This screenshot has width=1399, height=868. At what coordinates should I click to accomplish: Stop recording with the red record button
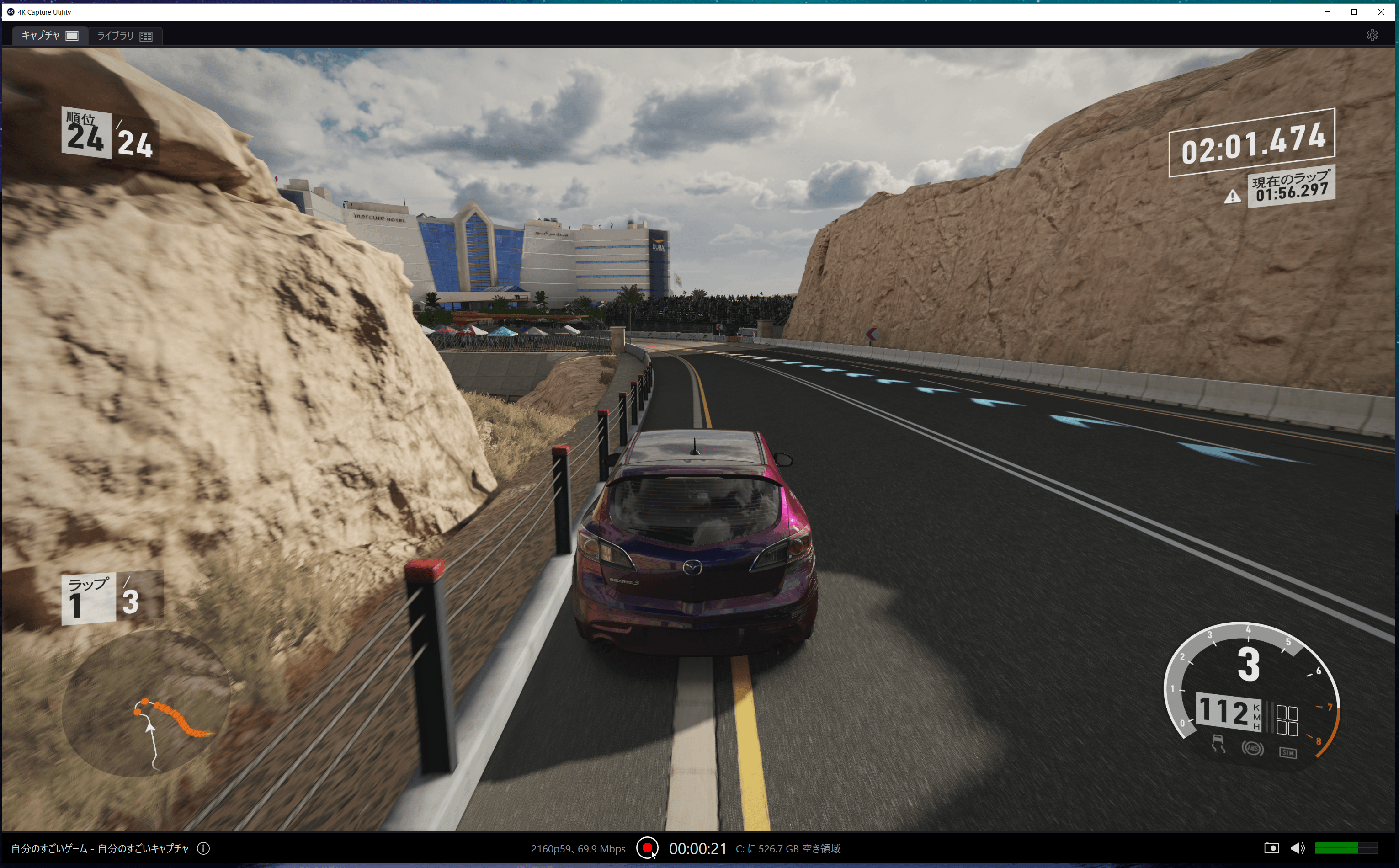[x=647, y=848]
